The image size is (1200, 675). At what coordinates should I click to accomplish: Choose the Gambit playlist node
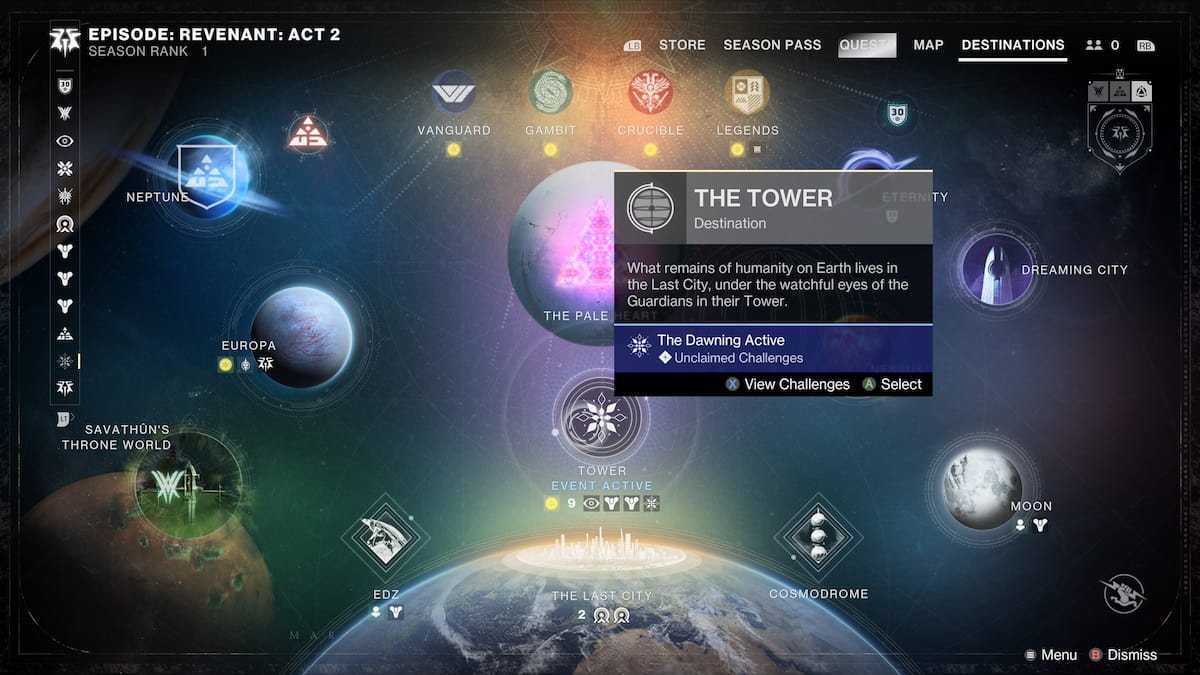[550, 93]
